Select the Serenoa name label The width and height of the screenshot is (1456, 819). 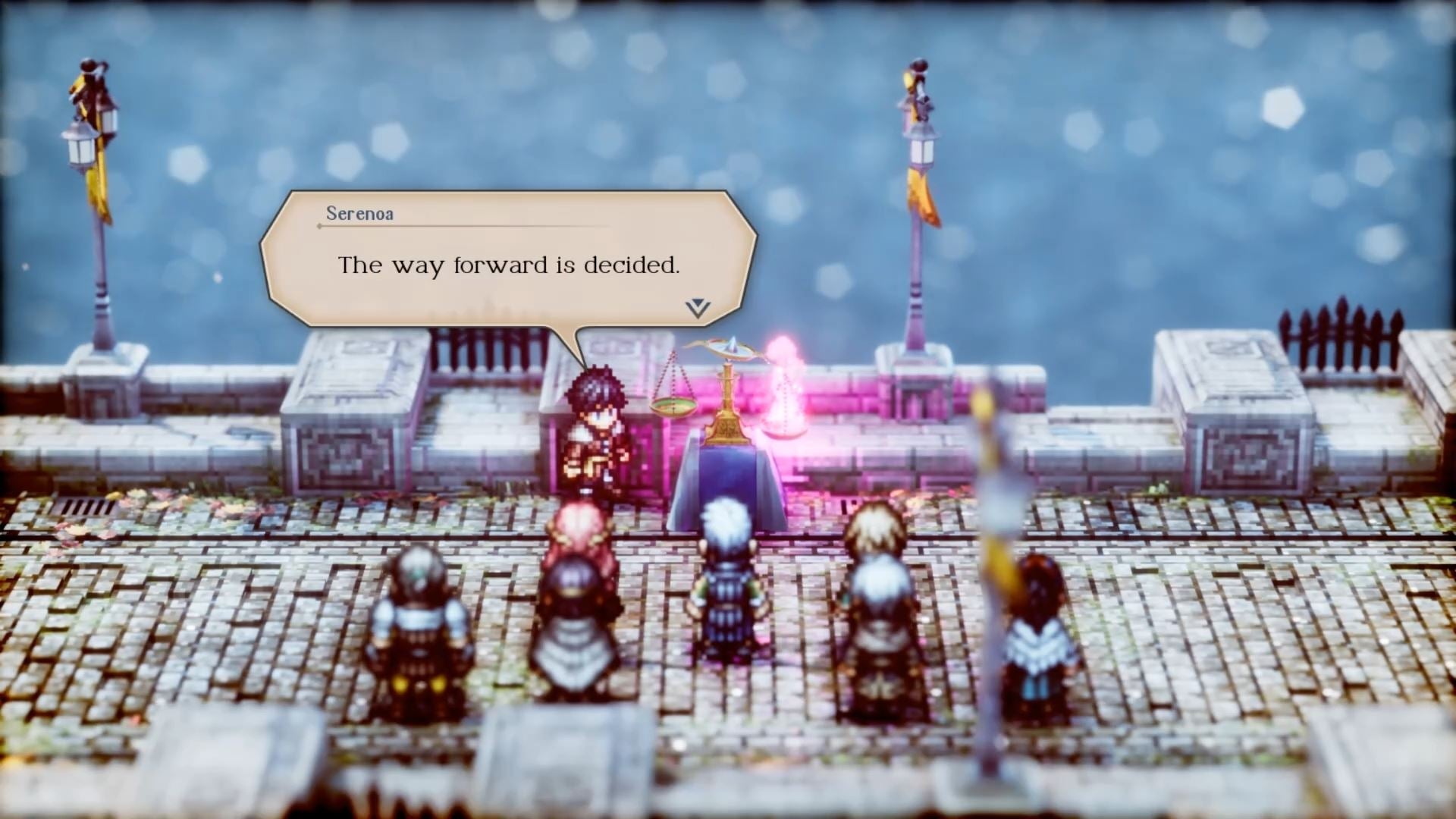pos(358,214)
